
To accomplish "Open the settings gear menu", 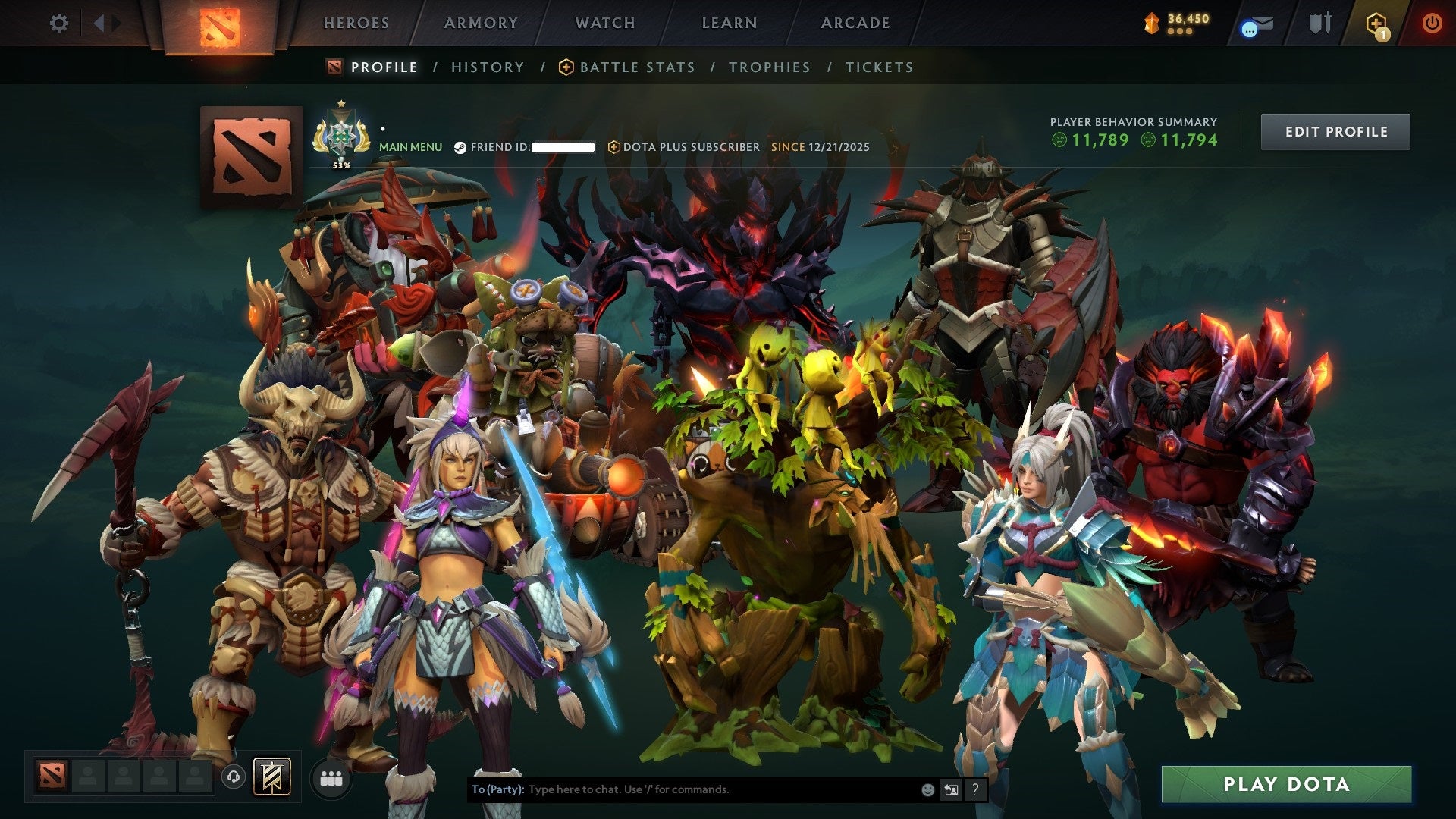I will (x=58, y=23).
